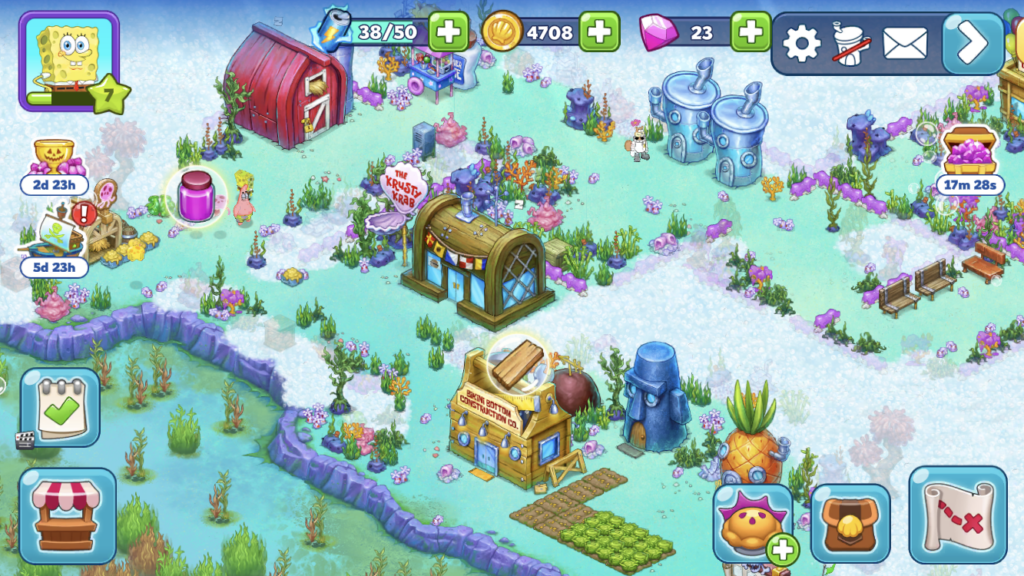Buy more gold coins with plus button
The image size is (1024, 576).
click(599, 32)
